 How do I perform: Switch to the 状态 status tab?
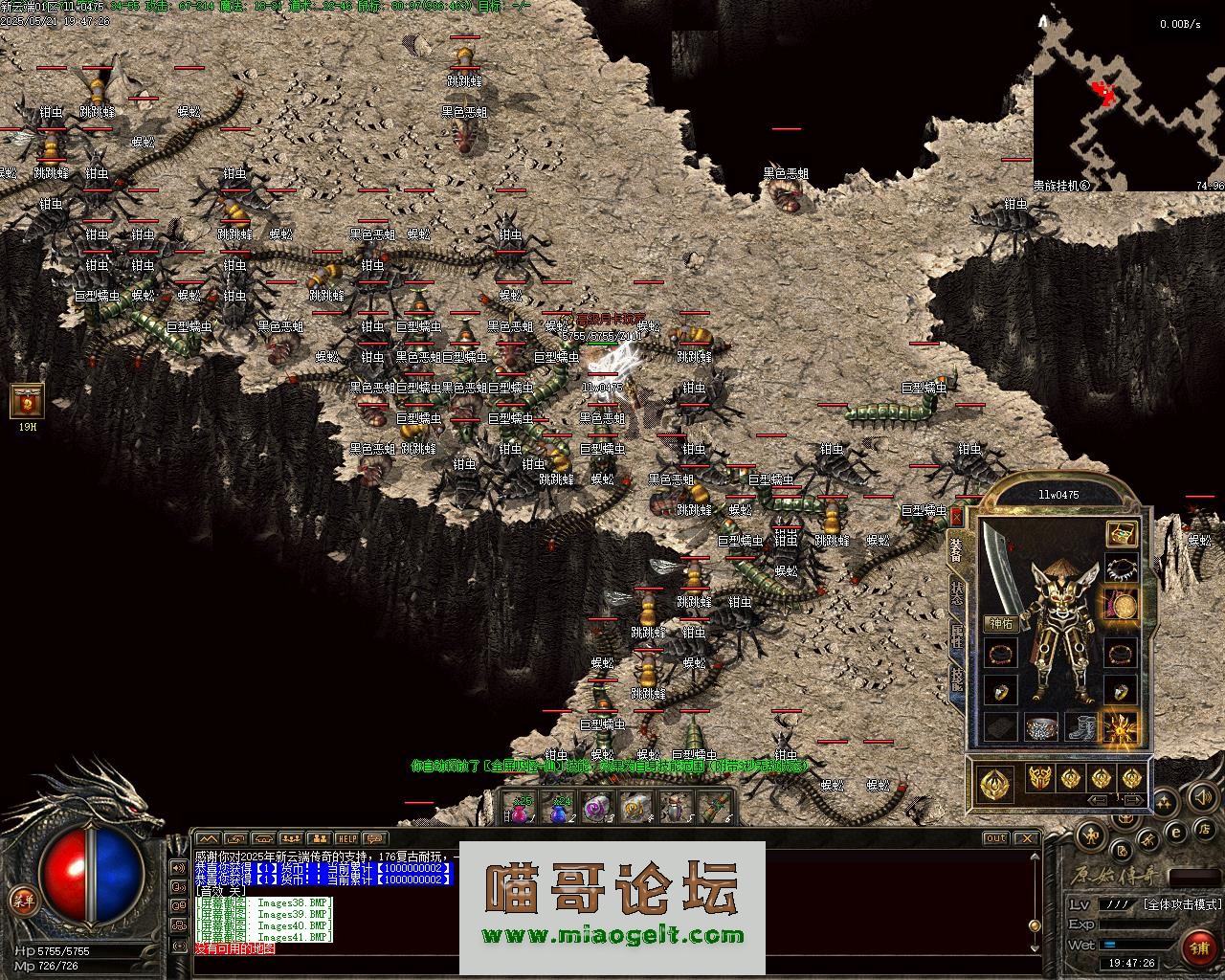[956, 591]
